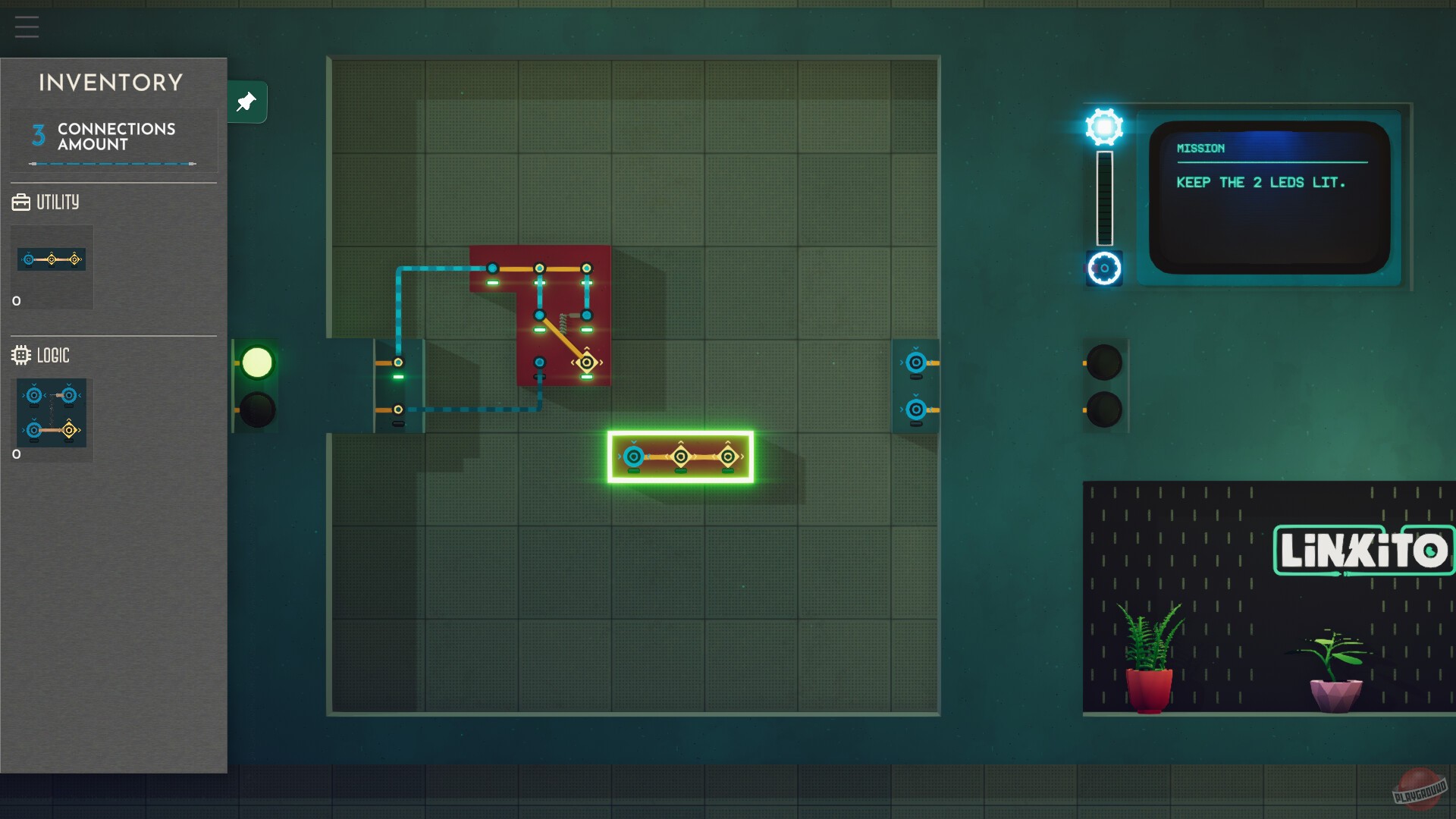The image size is (1456, 819).
Task: Click the blue gear below the power lever
Action: [x=1103, y=269]
